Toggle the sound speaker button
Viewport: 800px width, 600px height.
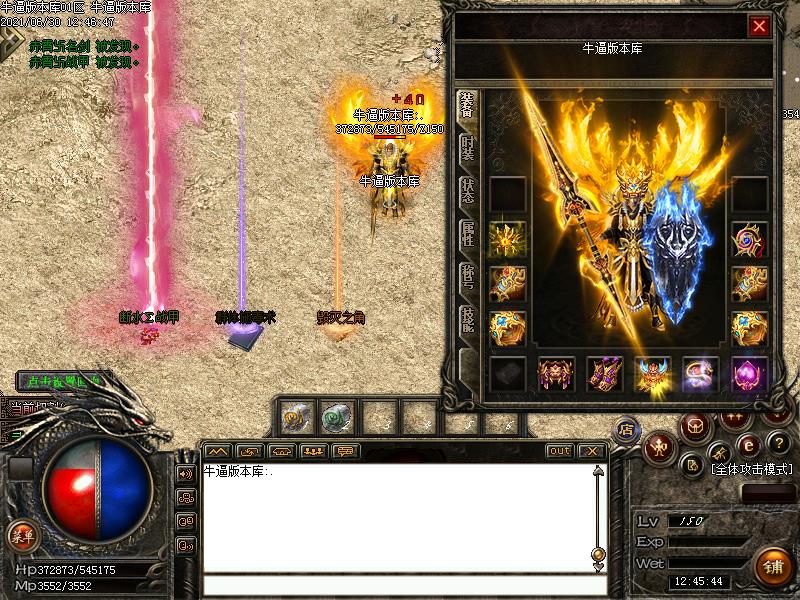186,473
